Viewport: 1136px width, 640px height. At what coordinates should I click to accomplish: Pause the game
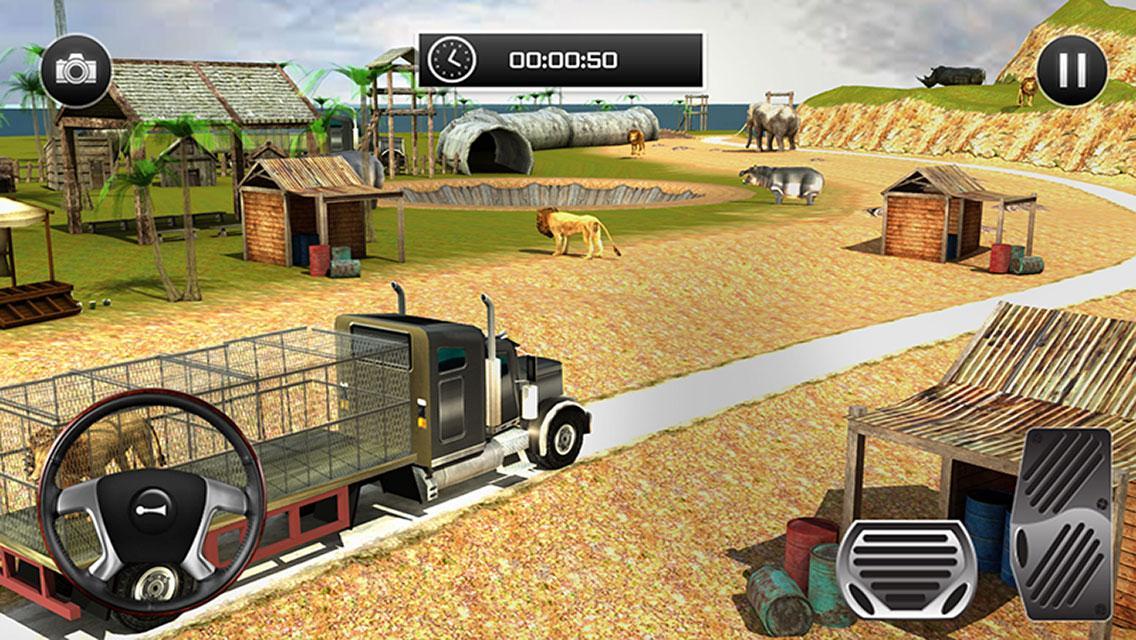click(x=1072, y=70)
